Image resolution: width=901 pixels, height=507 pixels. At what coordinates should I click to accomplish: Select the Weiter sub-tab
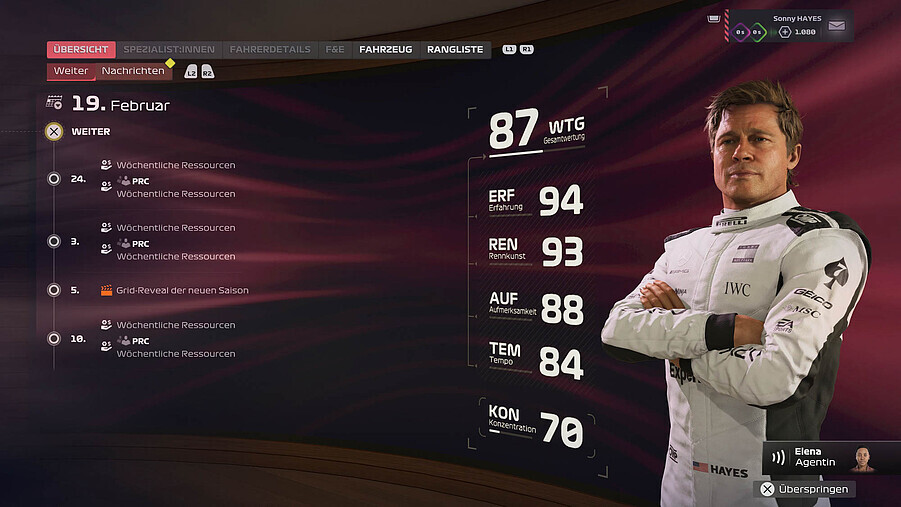tap(71, 71)
